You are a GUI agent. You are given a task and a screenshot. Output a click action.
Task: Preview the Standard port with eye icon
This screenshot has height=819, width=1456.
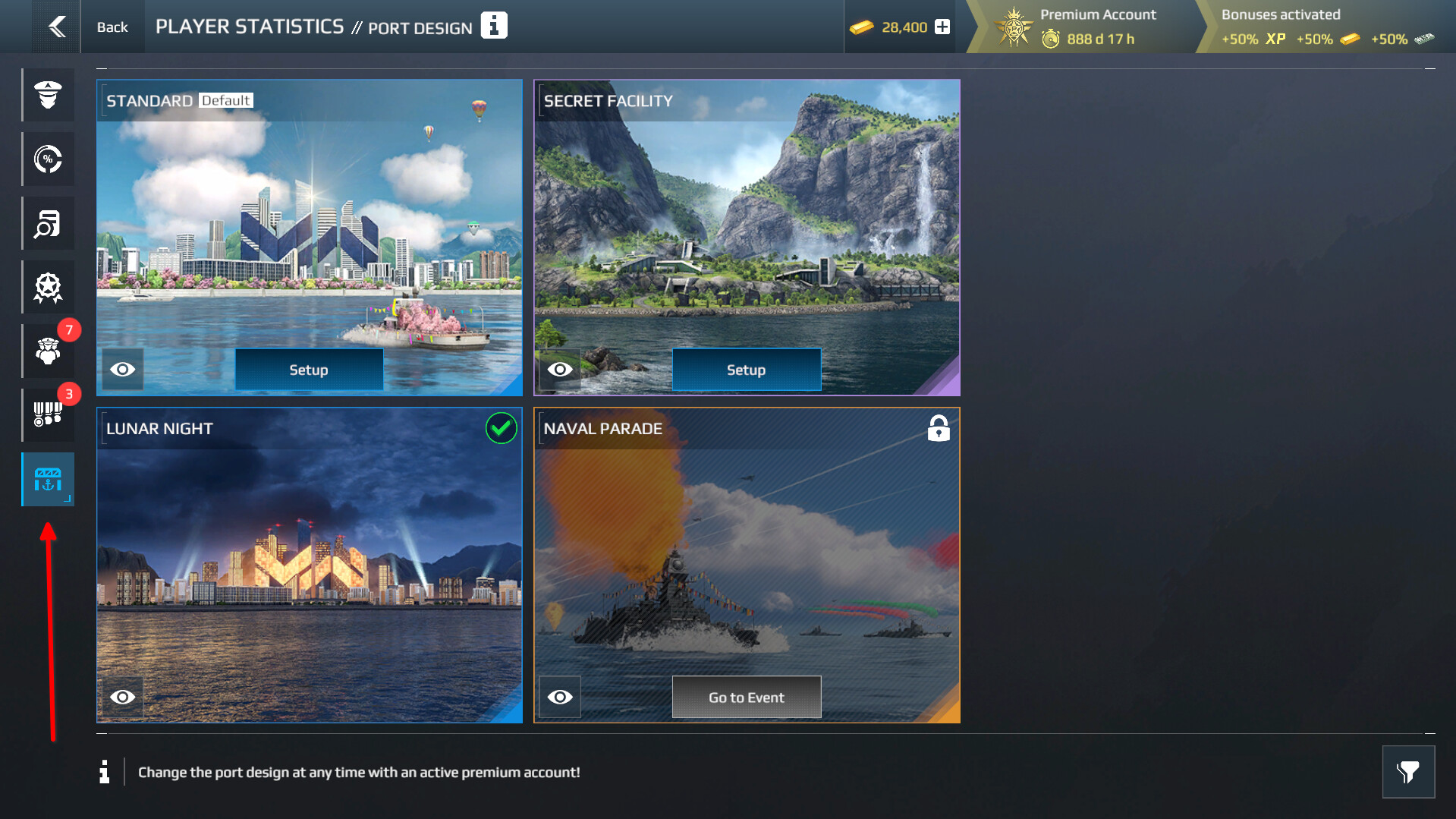pos(123,370)
